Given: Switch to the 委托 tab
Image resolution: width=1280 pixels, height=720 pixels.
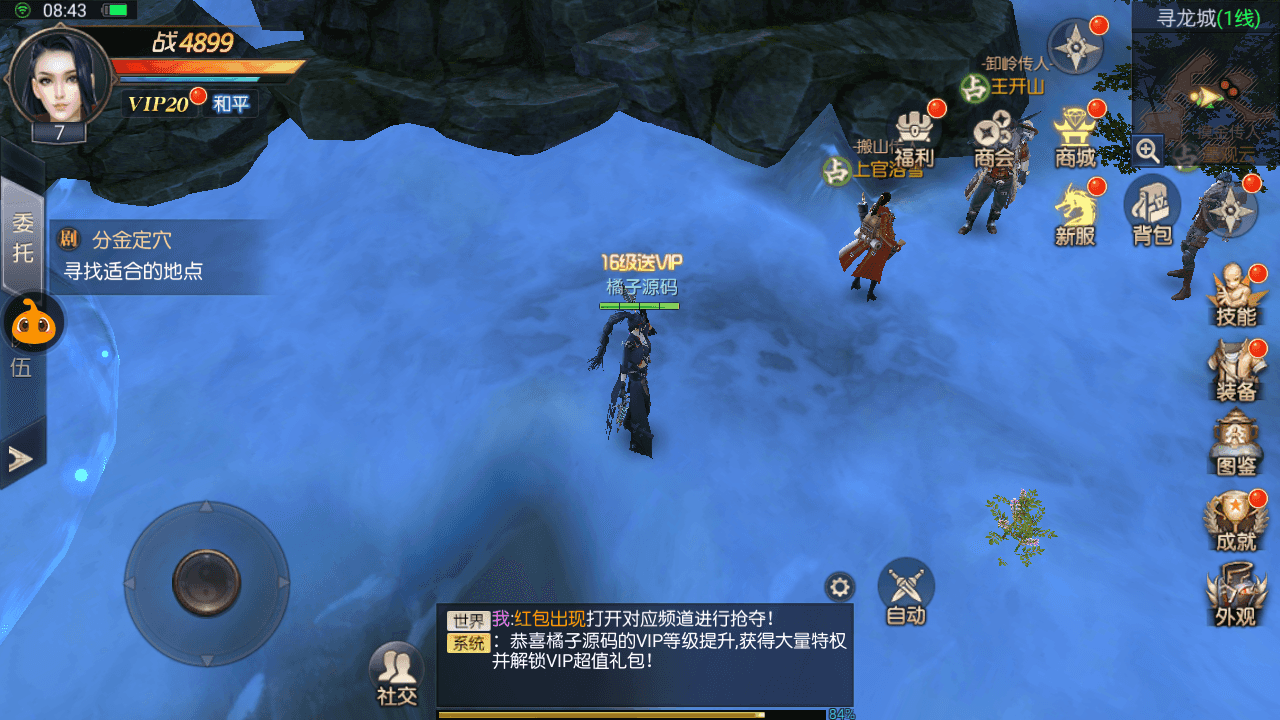Looking at the screenshot, I should [x=22, y=237].
